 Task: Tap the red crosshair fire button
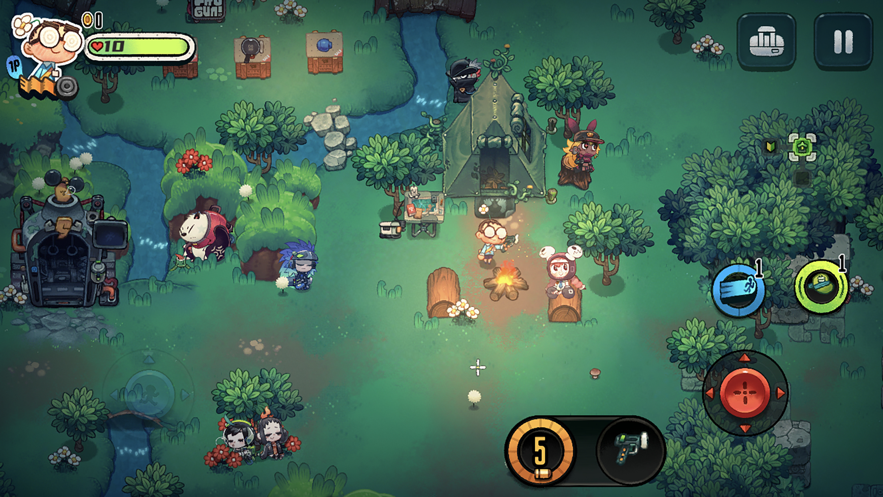(x=745, y=392)
